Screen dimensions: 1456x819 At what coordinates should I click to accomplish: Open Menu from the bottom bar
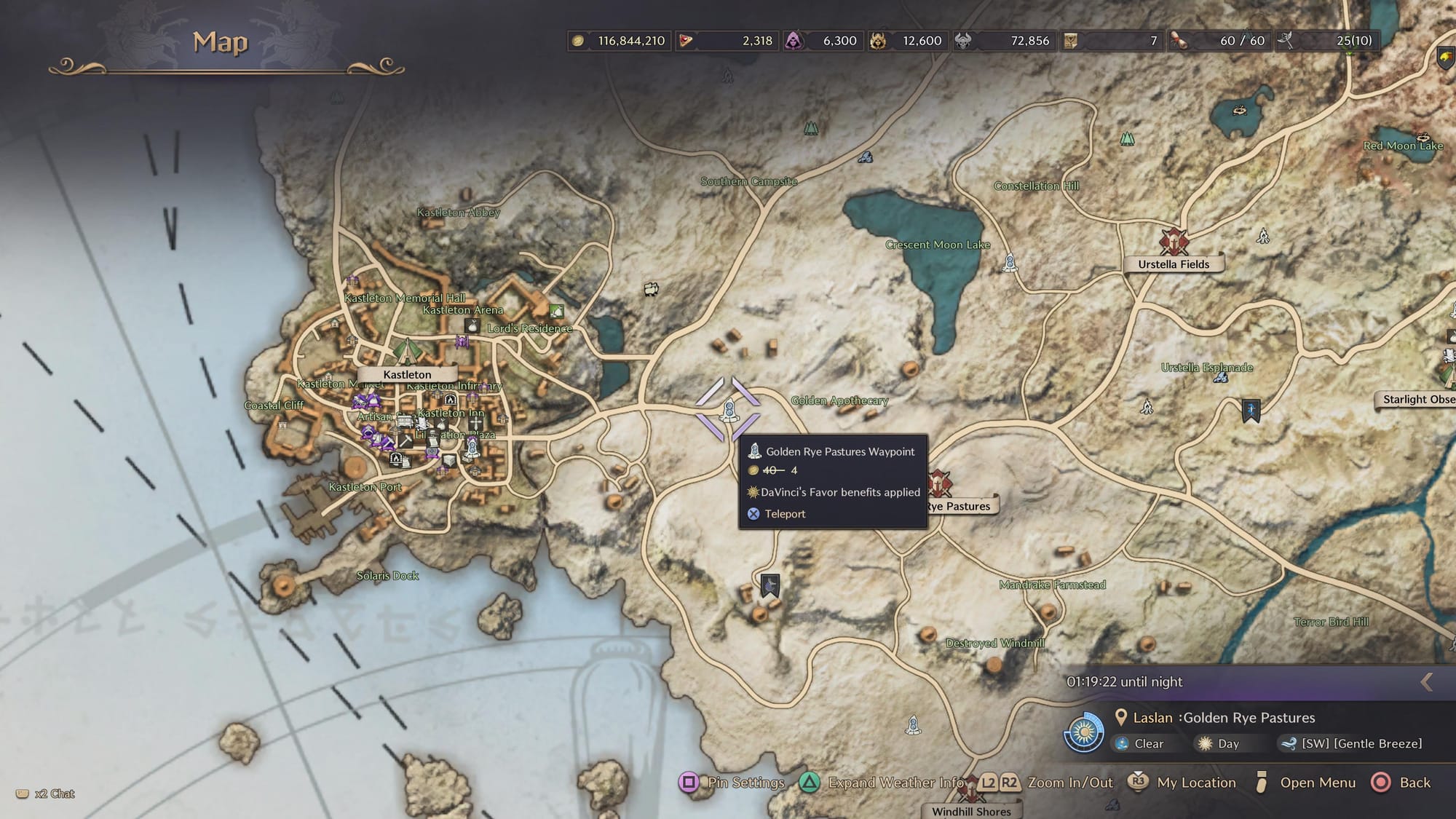tap(1306, 783)
